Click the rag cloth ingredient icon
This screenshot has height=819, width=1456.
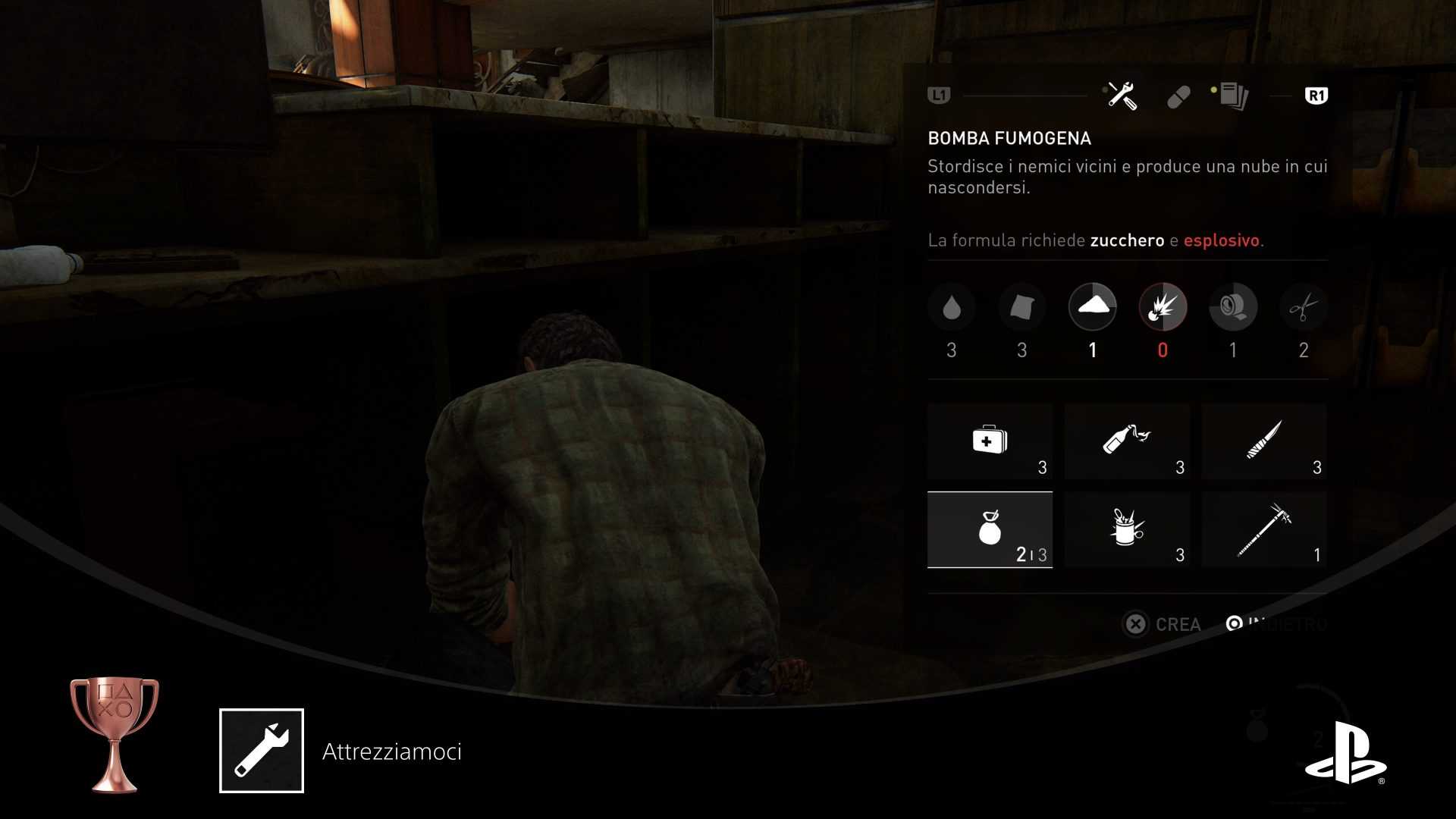[x=1021, y=308]
